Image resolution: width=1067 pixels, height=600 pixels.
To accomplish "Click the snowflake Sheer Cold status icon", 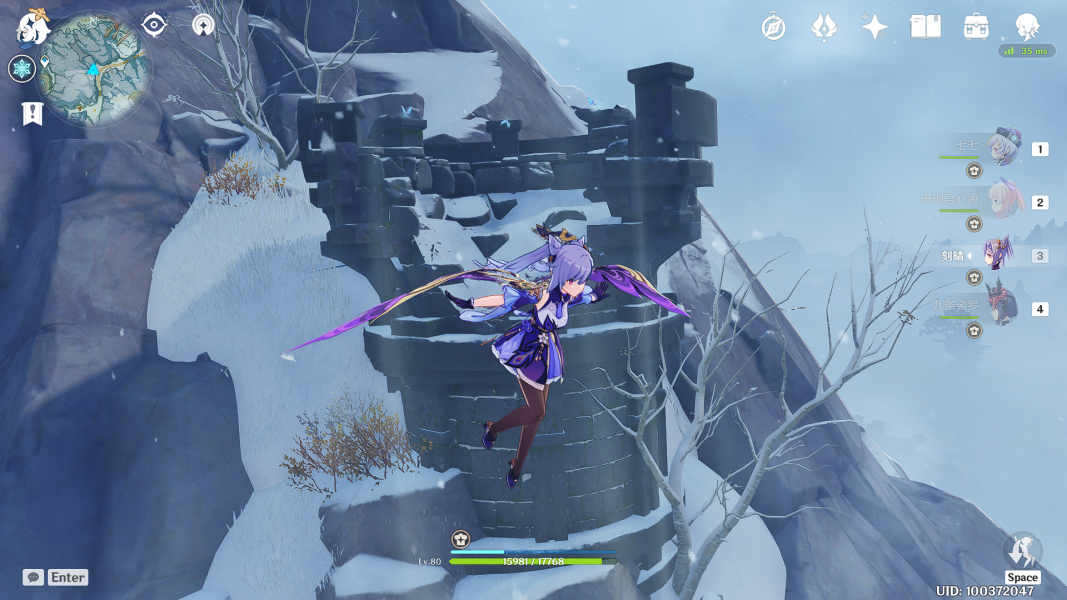I will click(x=21, y=69).
